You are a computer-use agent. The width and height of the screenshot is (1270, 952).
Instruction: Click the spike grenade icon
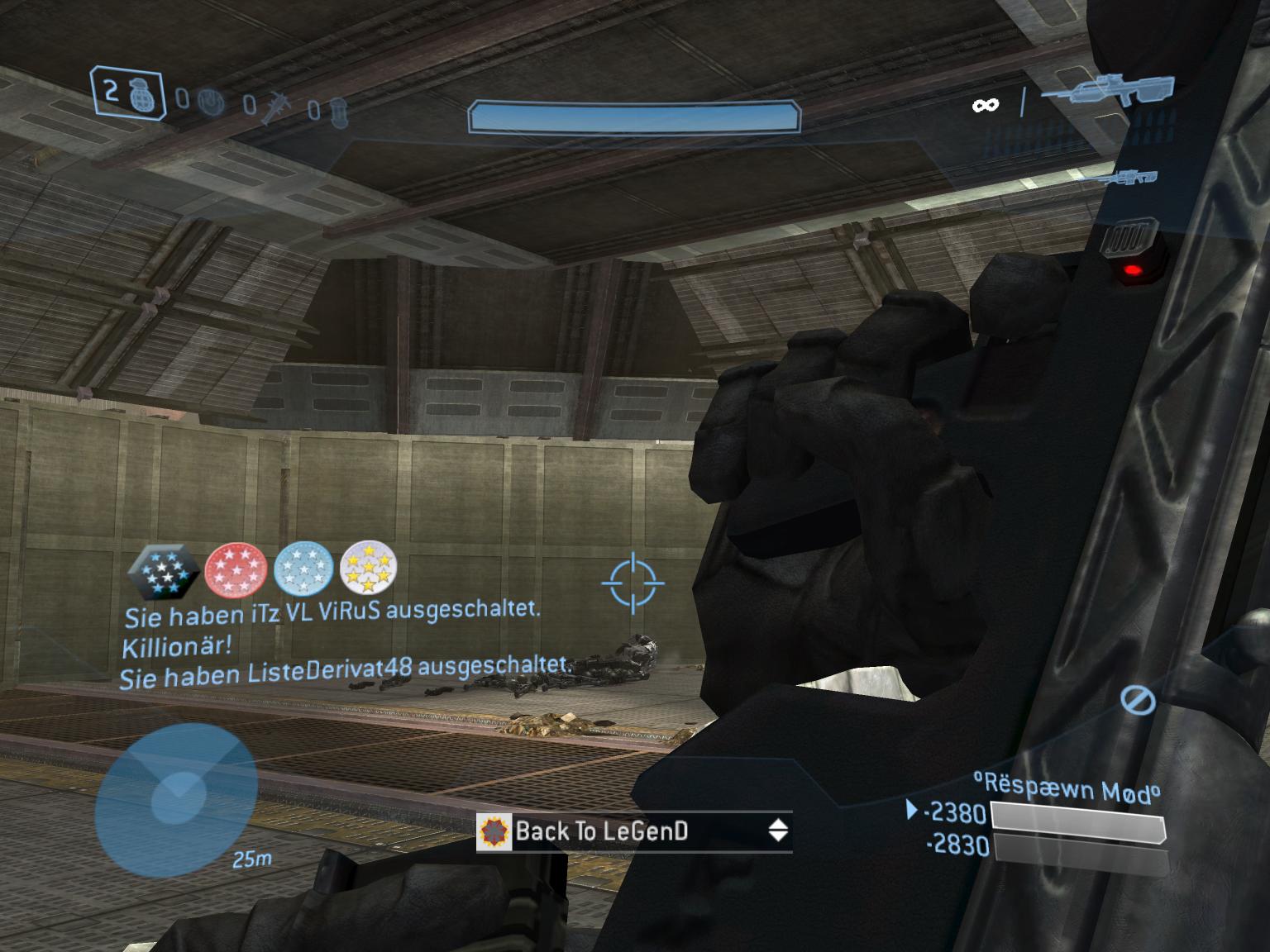pyautogui.click(x=277, y=104)
